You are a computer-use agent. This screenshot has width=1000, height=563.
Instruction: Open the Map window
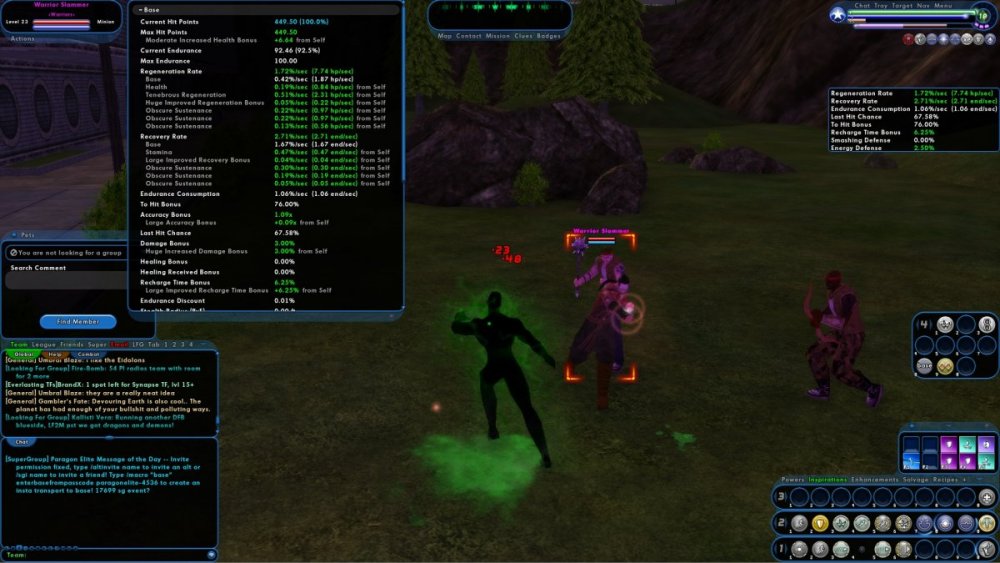445,36
